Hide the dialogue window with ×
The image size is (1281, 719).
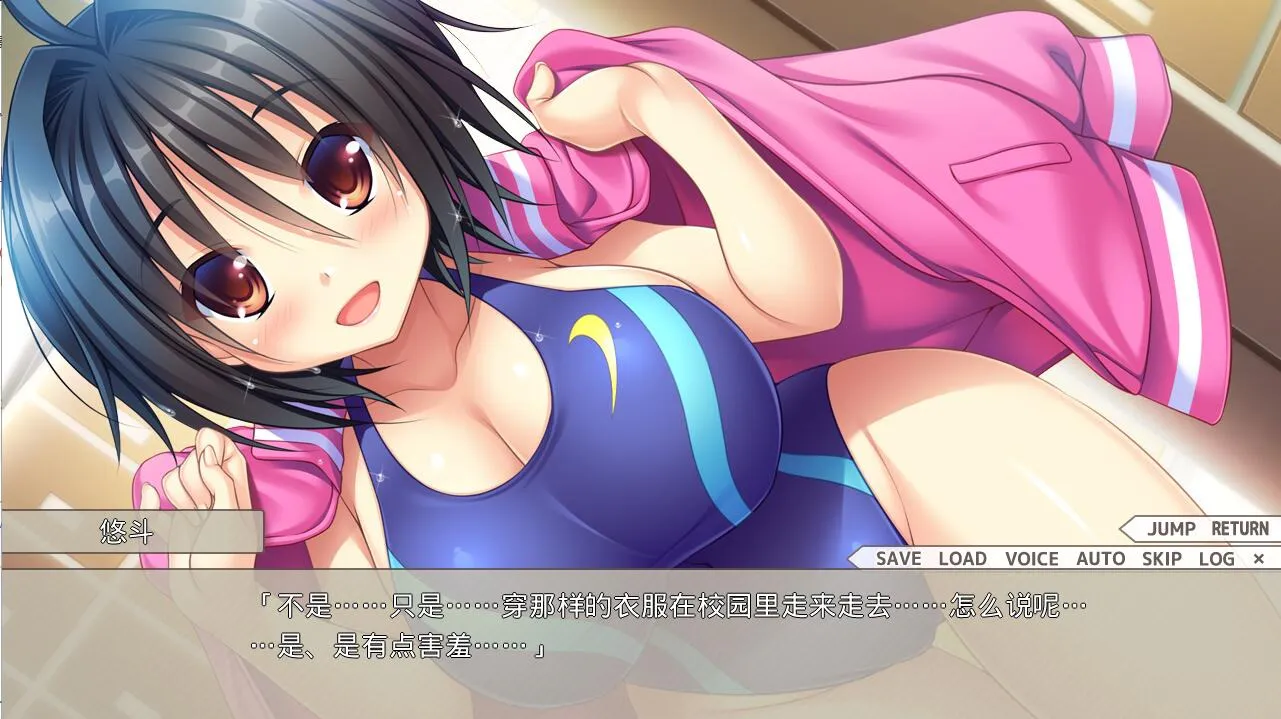click(1259, 559)
